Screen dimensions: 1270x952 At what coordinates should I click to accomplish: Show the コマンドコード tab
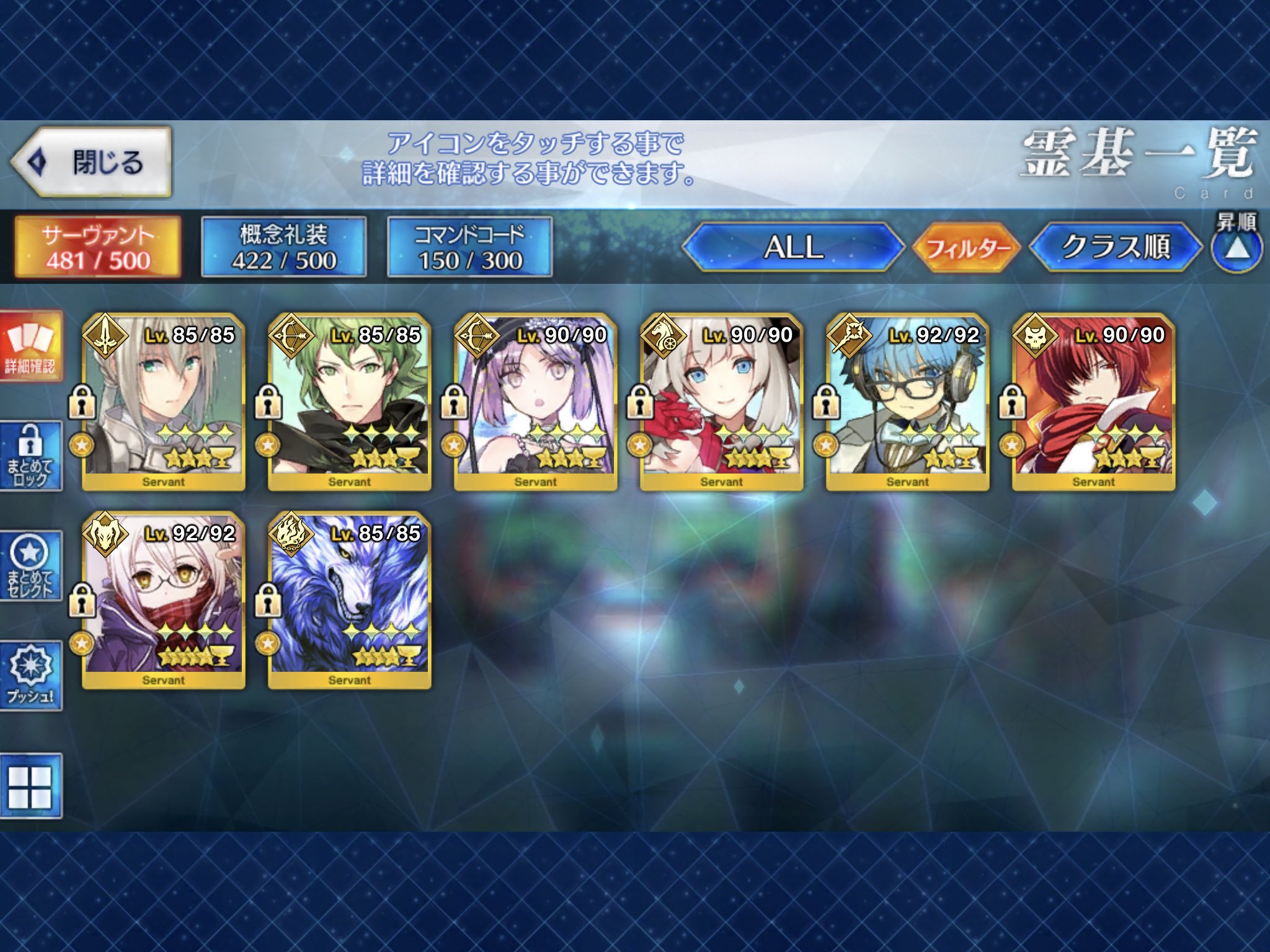click(x=469, y=247)
